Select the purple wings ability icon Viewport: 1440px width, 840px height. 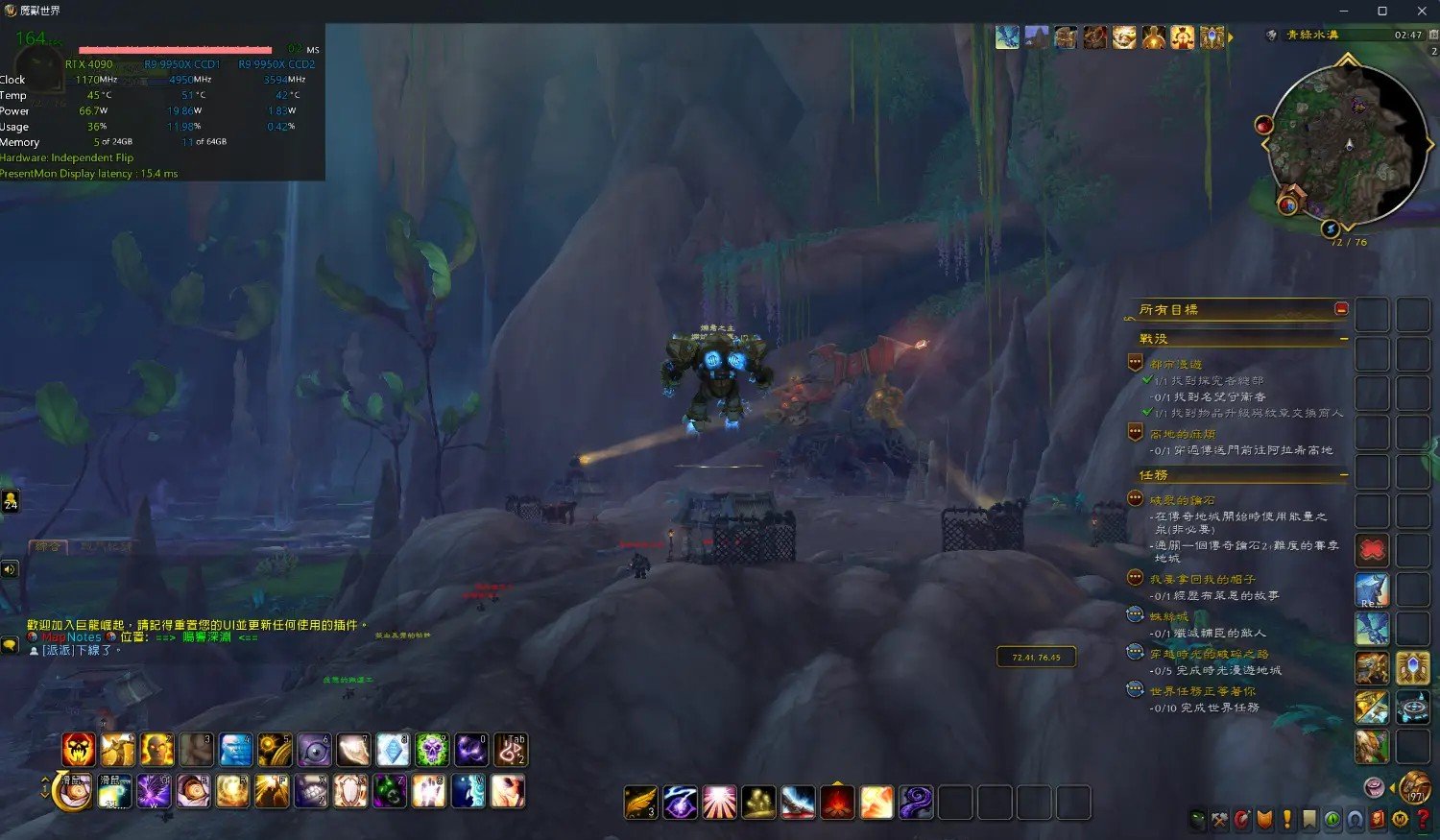154,792
